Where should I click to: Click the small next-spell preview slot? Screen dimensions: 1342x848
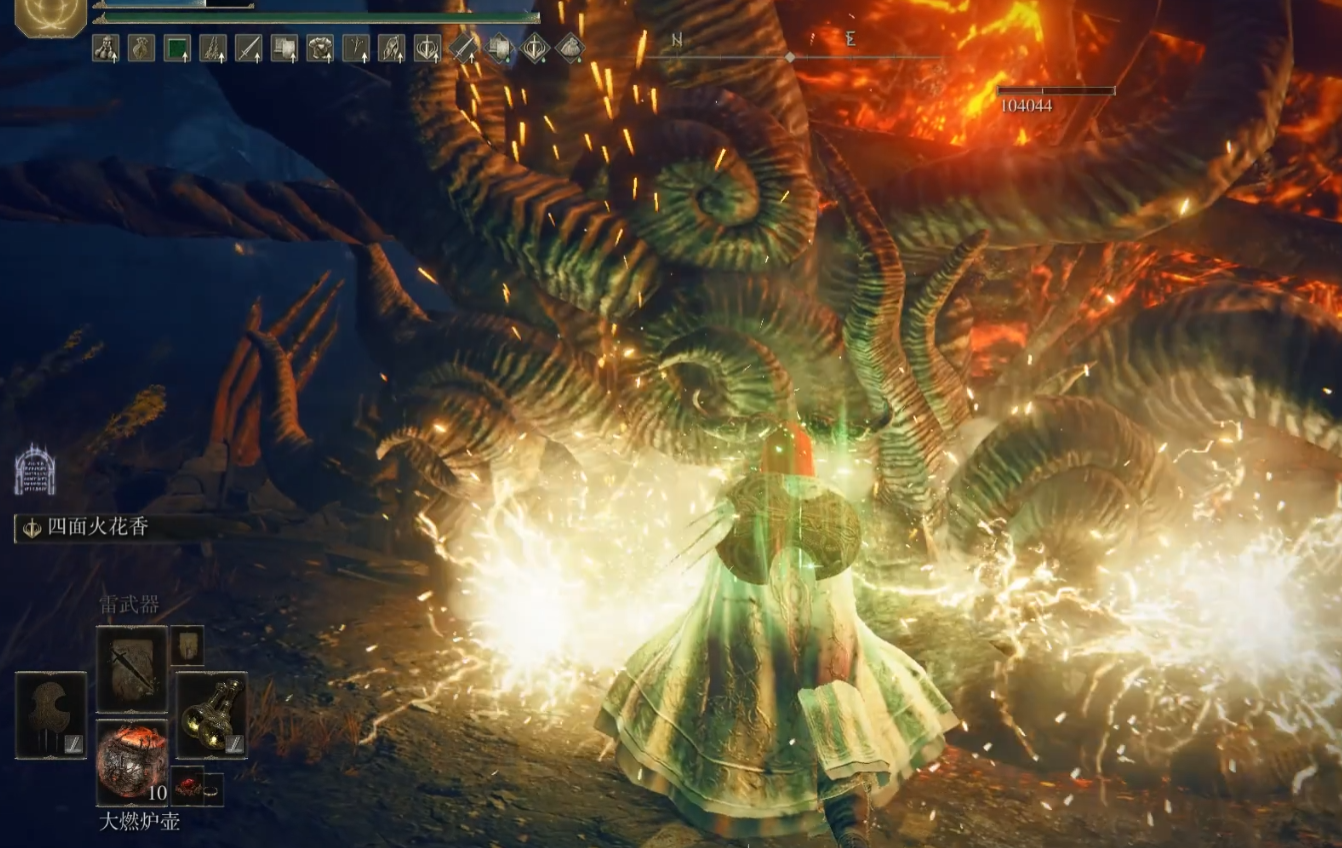187,645
